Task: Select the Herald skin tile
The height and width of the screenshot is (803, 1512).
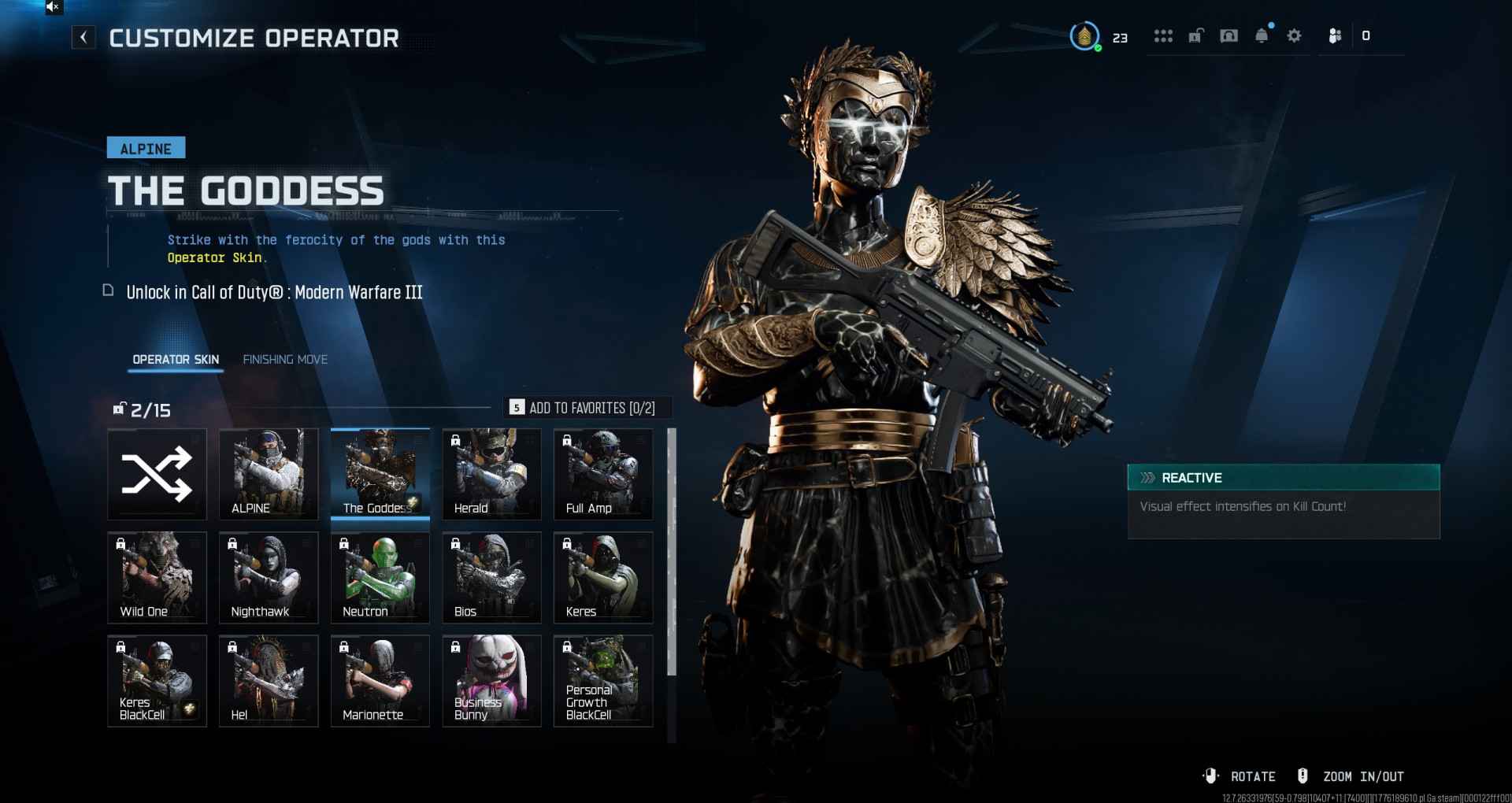Action: click(491, 474)
